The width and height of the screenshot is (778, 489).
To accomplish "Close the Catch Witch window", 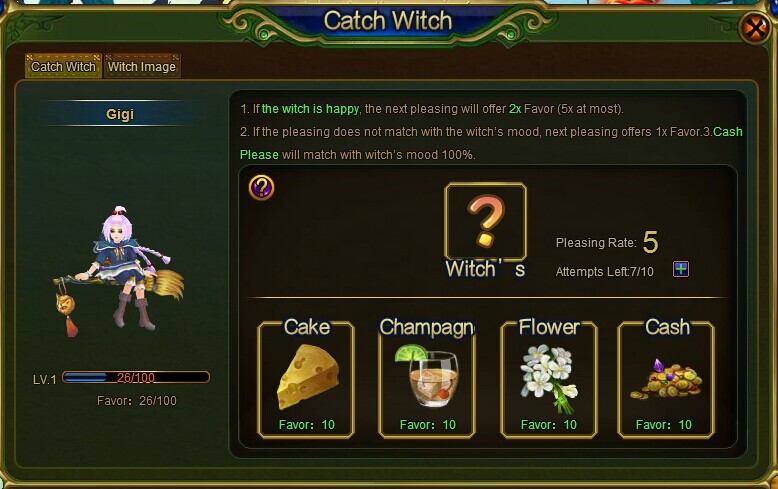I will (754, 28).
